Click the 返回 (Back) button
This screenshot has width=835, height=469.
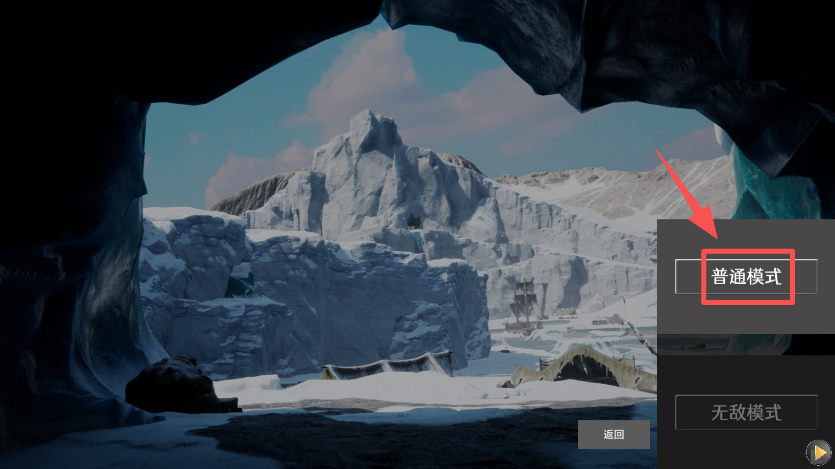tap(613, 434)
